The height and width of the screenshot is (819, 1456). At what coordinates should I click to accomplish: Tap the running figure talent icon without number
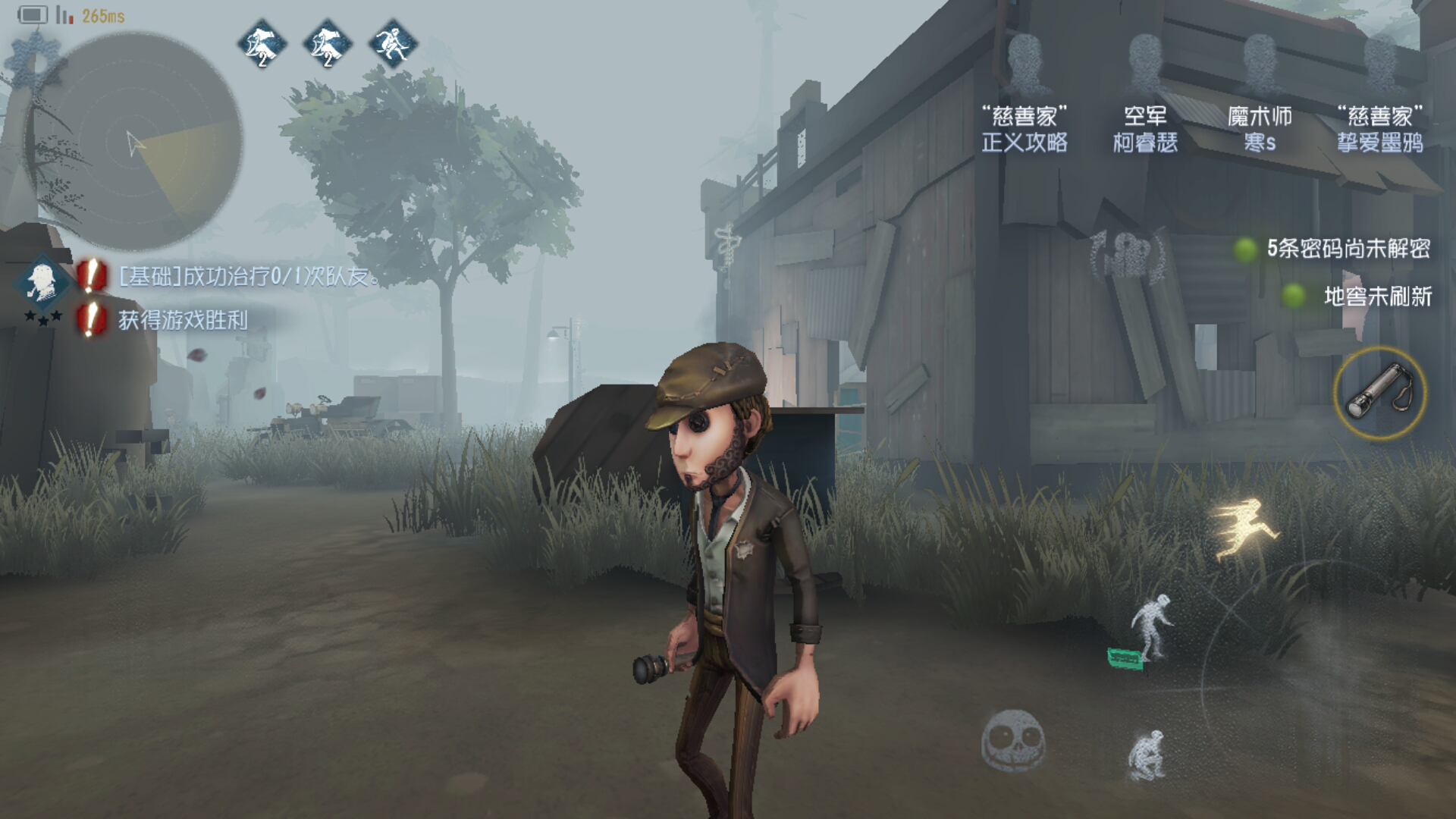pyautogui.click(x=393, y=44)
